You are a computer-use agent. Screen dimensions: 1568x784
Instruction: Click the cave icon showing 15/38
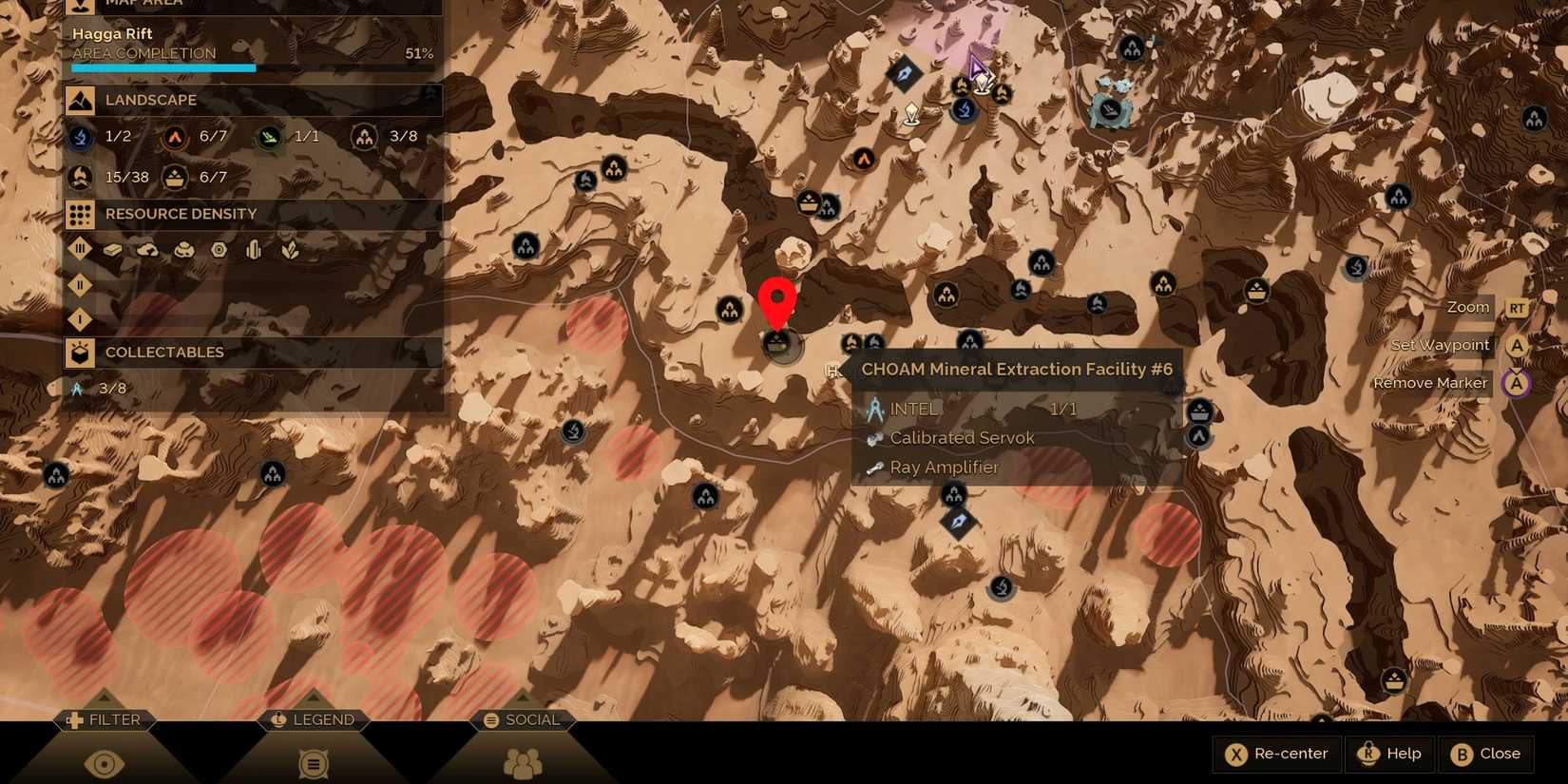click(80, 177)
